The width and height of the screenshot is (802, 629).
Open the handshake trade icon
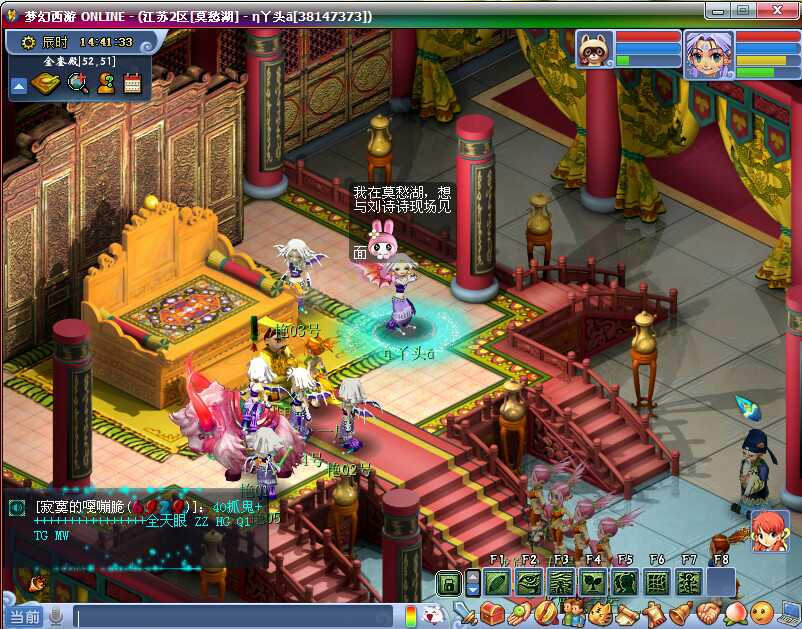click(706, 612)
